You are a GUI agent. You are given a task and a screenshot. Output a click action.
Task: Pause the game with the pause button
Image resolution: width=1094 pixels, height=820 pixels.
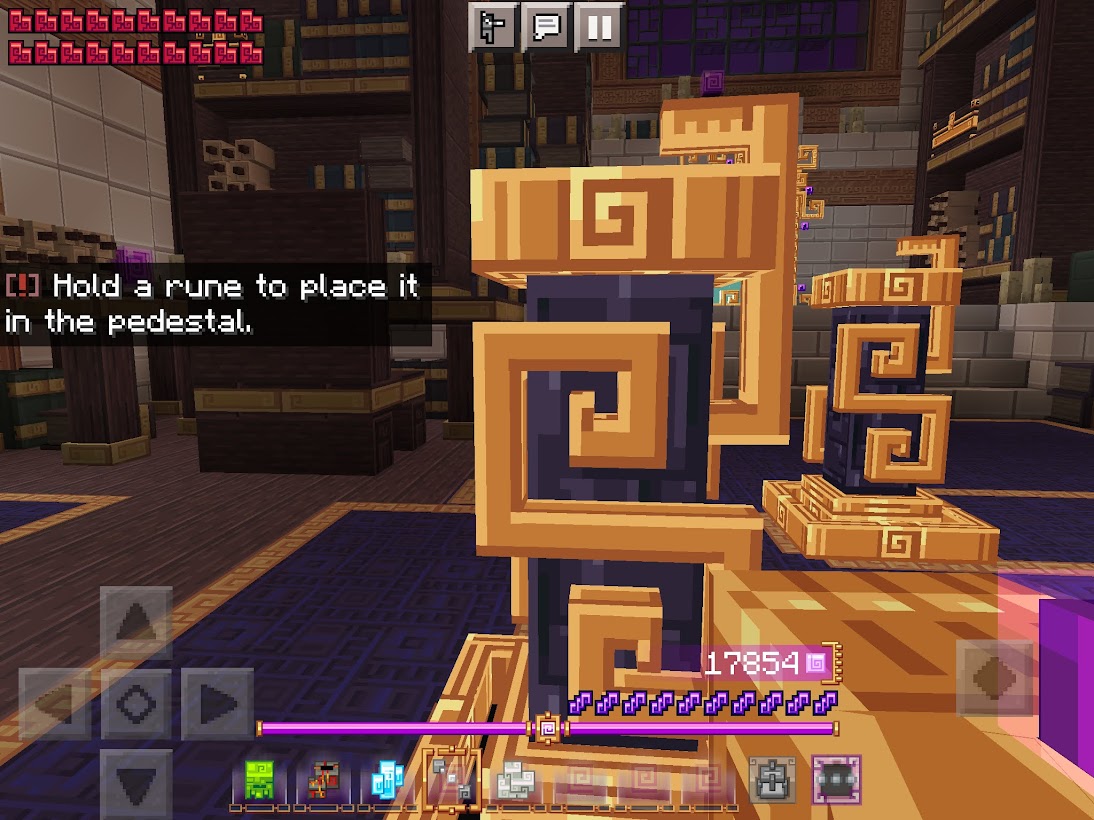click(599, 27)
